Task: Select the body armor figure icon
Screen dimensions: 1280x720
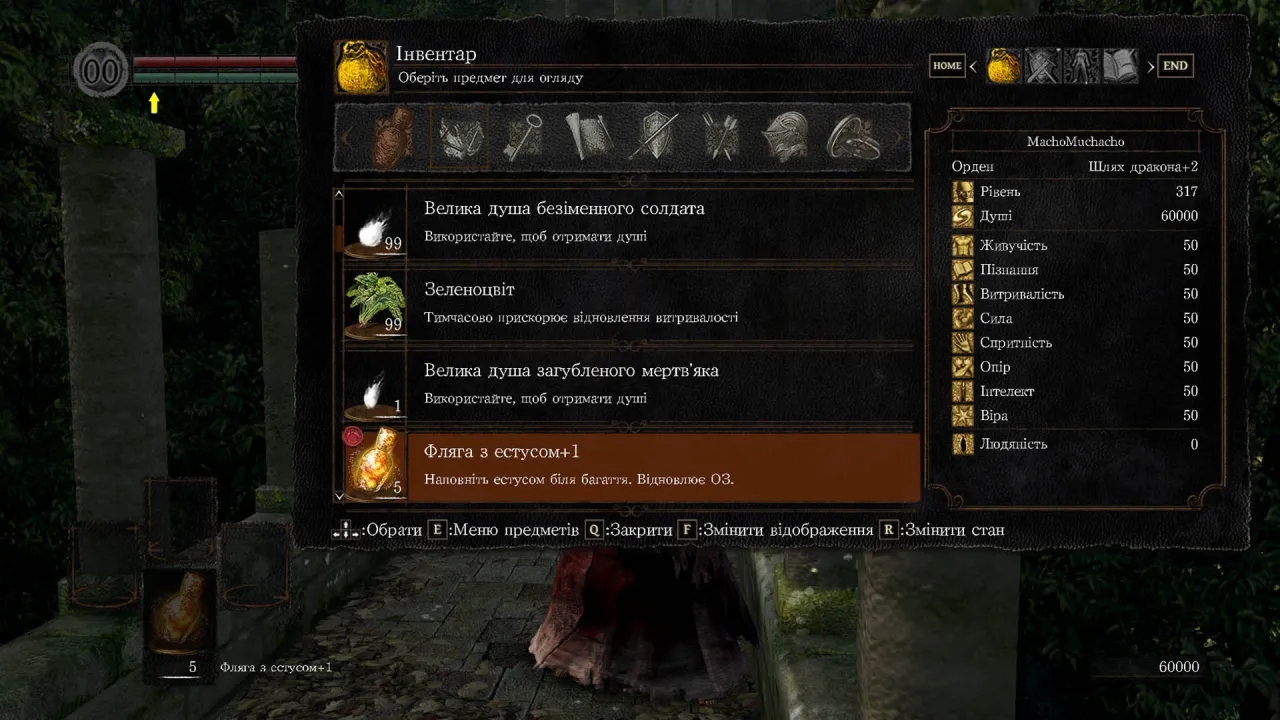Action: coord(1079,65)
